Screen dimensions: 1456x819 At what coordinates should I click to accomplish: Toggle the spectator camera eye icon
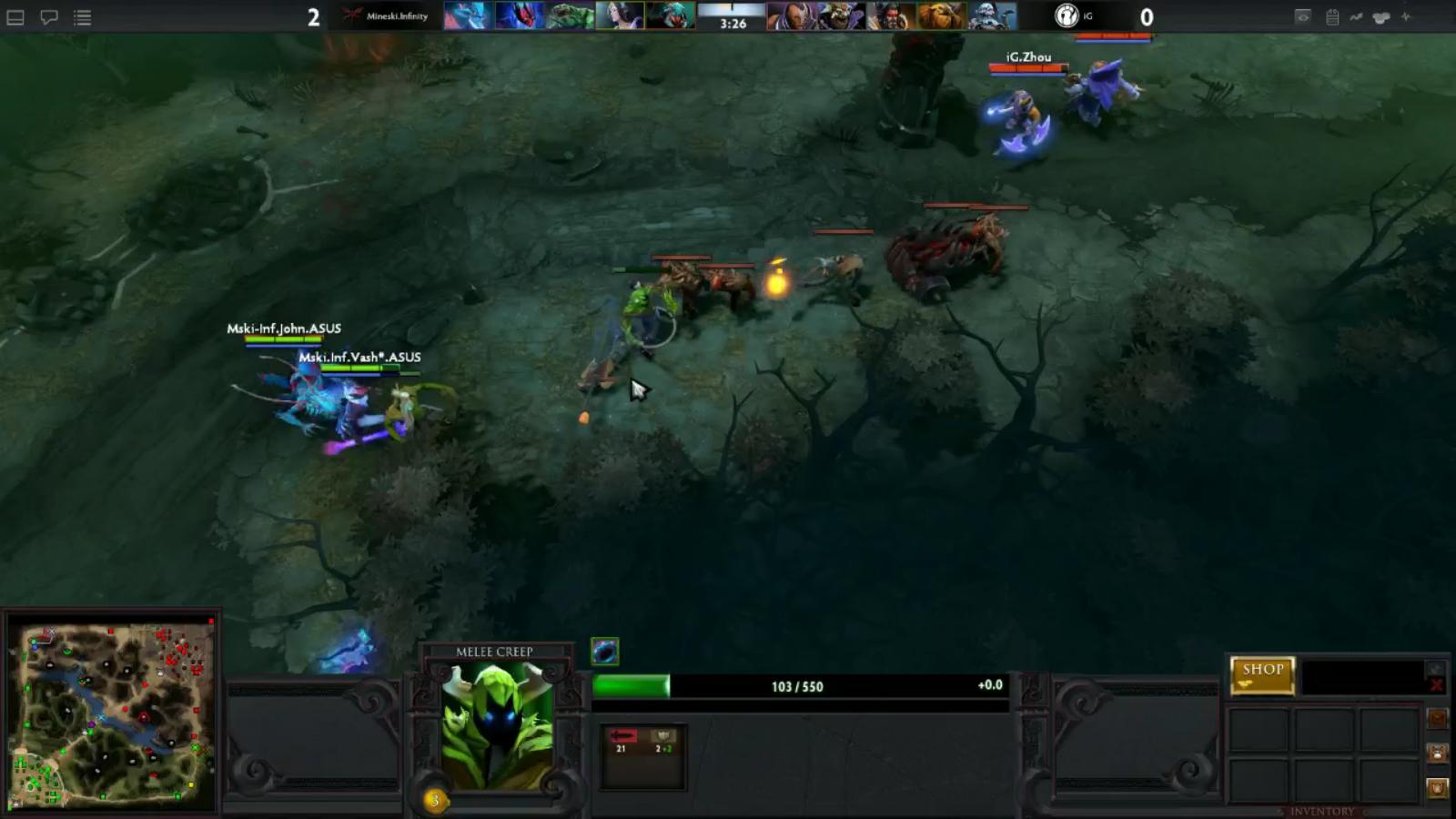pyautogui.click(x=1303, y=17)
